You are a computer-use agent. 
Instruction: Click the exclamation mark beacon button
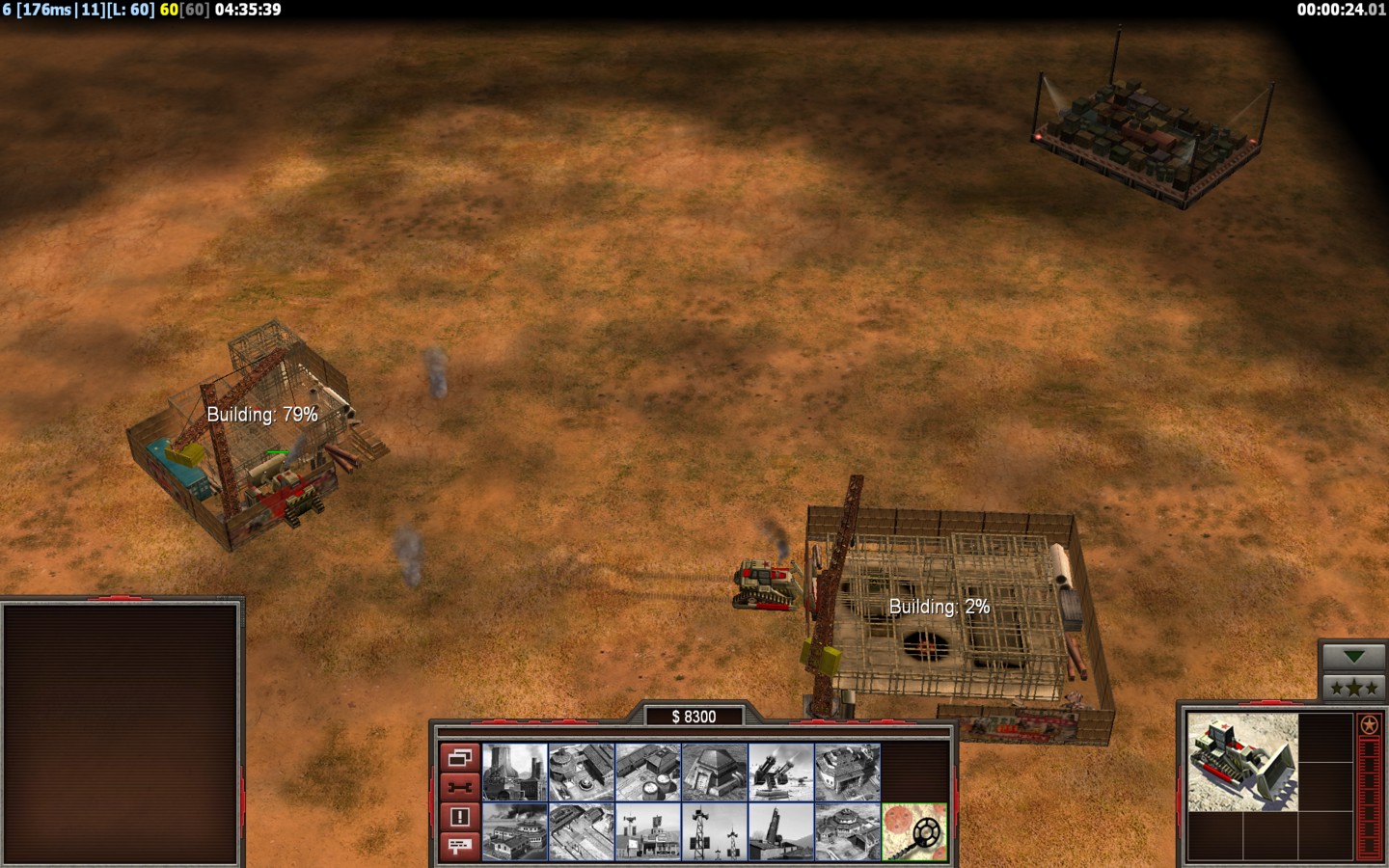coord(459,817)
